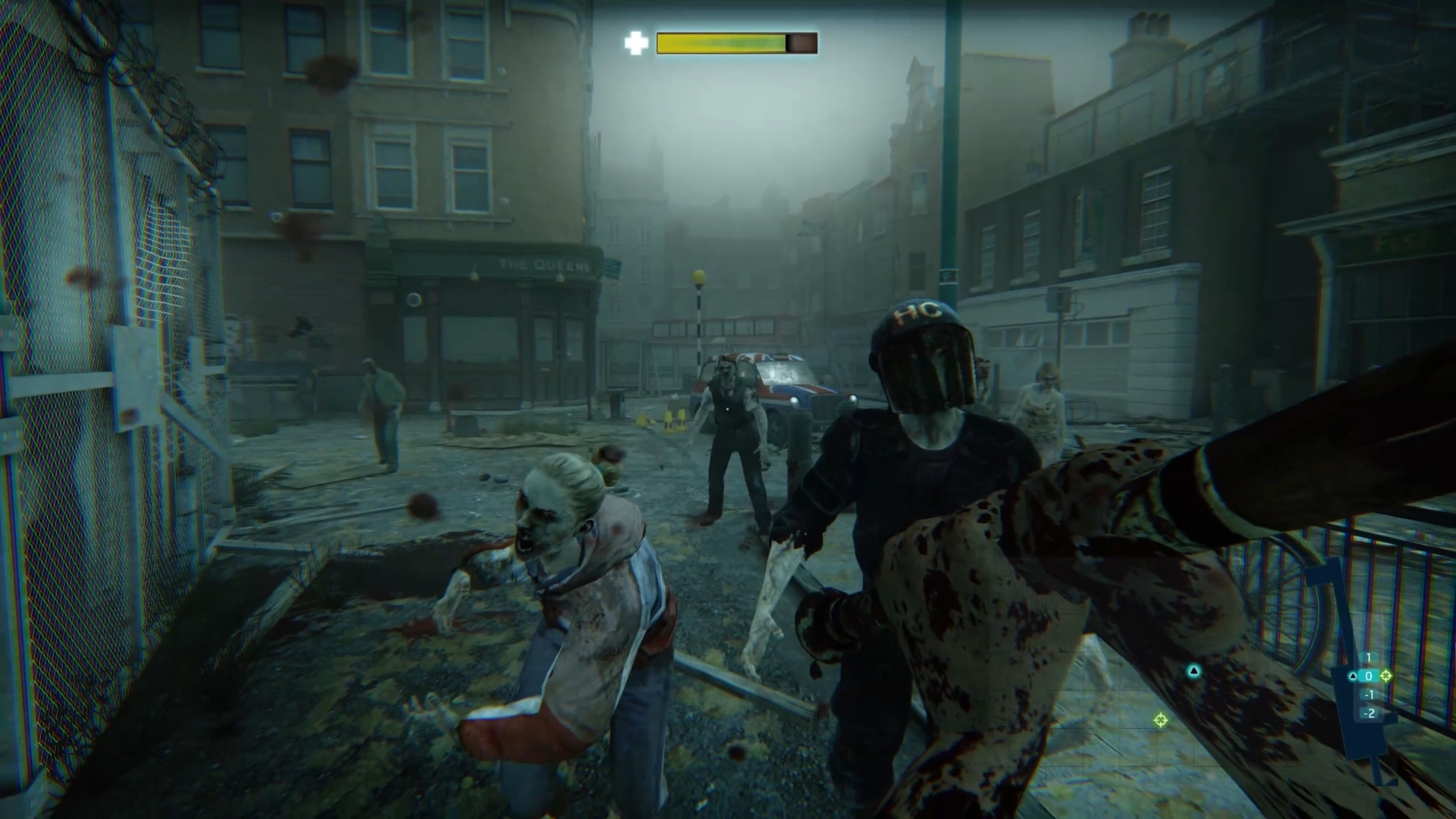Choose floor level -1 on the floor indicator
The image size is (1456, 819).
pyautogui.click(x=1369, y=695)
